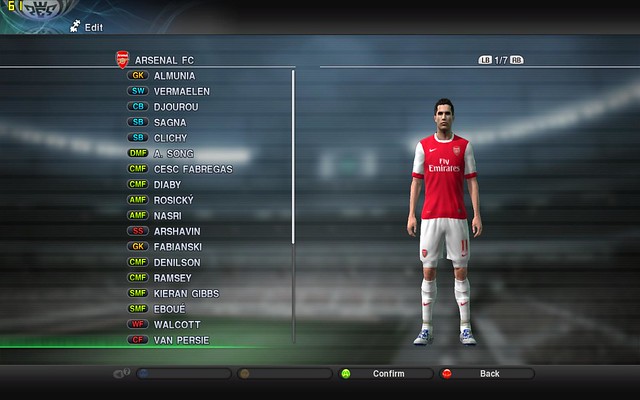Select Kieran Gibbs in the list
The height and width of the screenshot is (400, 640).
(186, 293)
